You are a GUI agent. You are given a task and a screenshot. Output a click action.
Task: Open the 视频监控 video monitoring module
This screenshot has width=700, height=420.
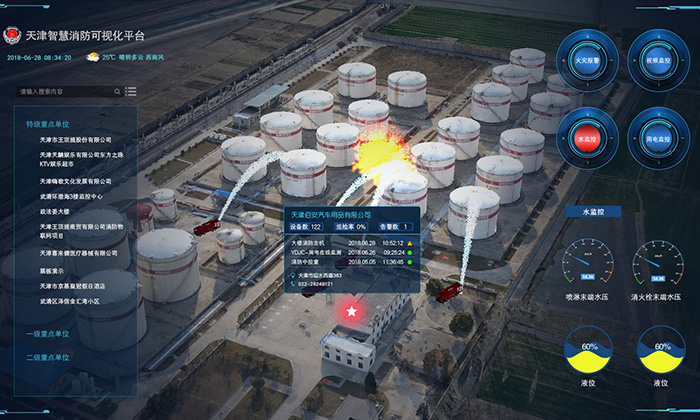(x=657, y=62)
